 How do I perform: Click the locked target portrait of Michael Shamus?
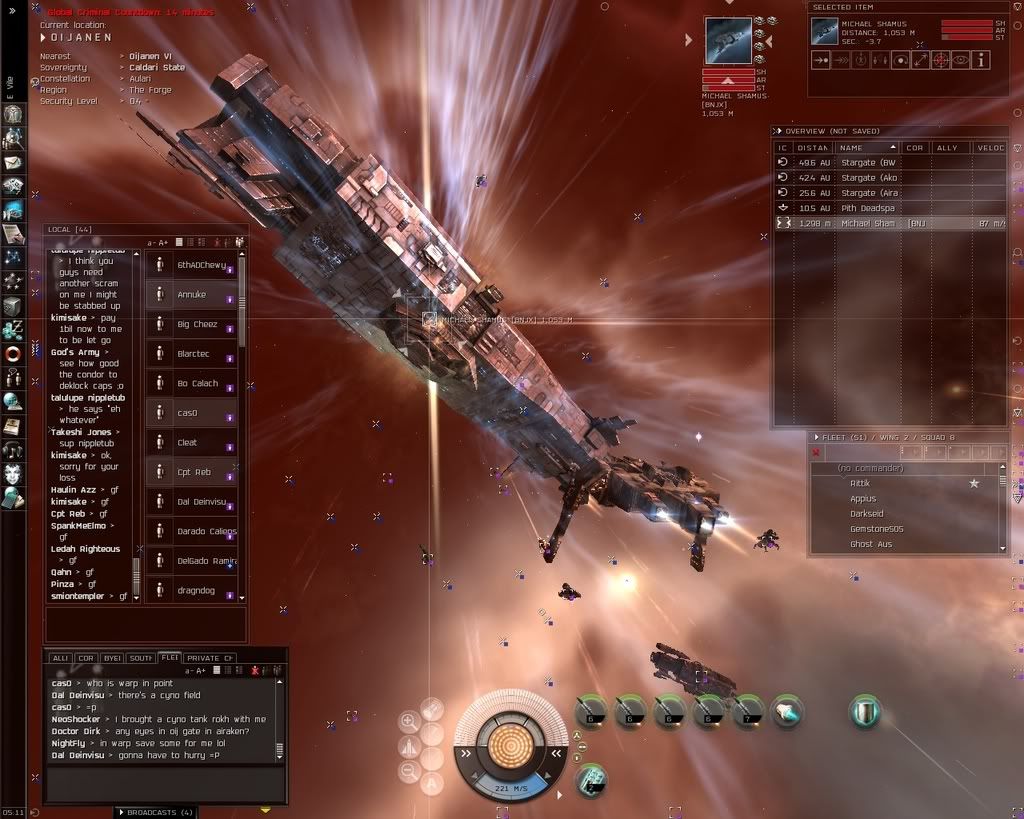coord(727,40)
